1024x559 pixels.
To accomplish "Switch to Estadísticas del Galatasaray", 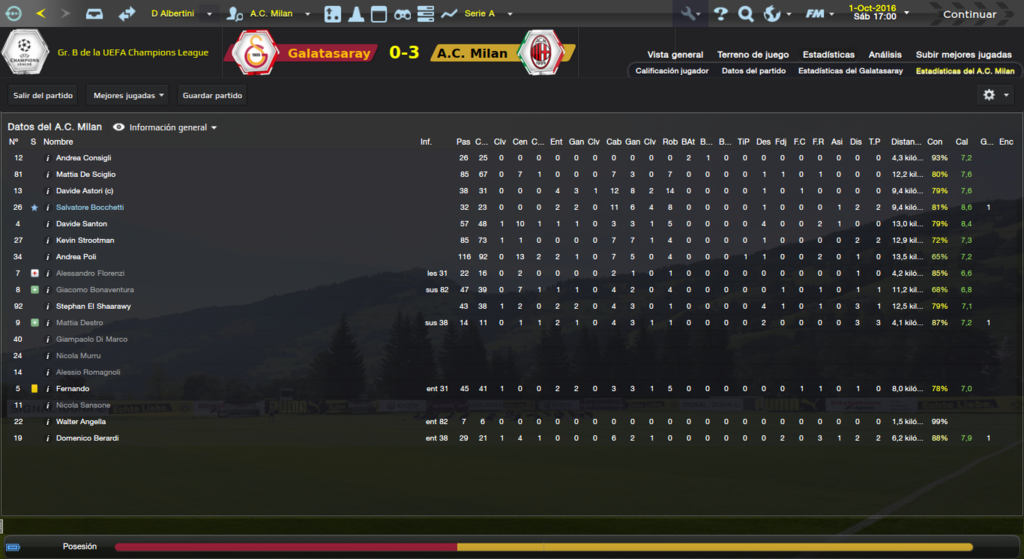I will (x=850, y=71).
